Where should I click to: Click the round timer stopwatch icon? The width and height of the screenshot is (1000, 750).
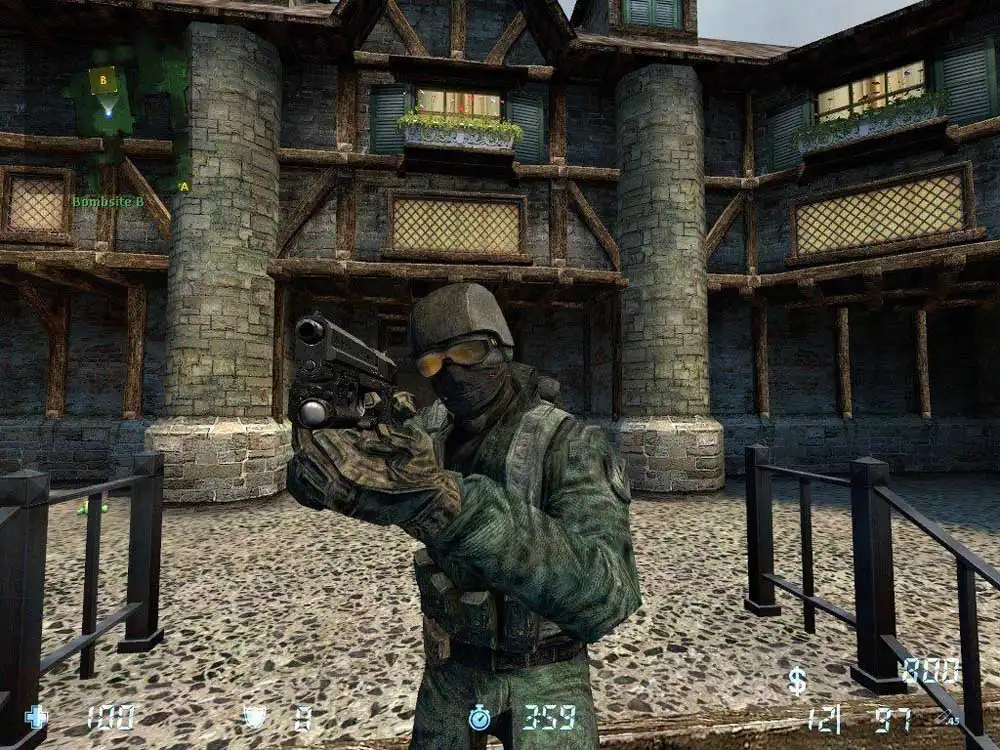[x=480, y=717]
